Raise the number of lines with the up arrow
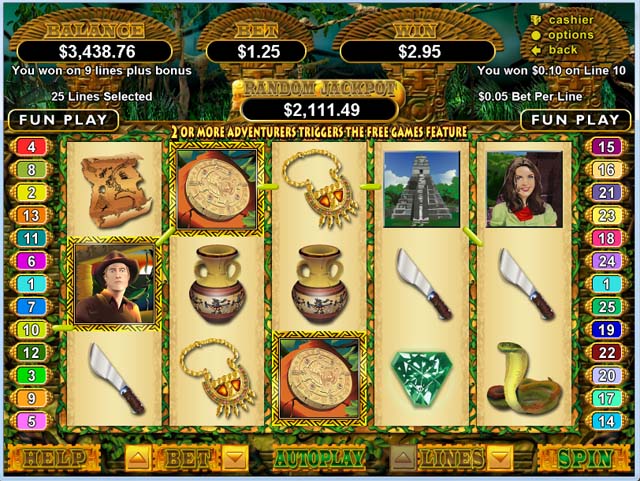Viewport: 640px width, 481px height. 404,459
